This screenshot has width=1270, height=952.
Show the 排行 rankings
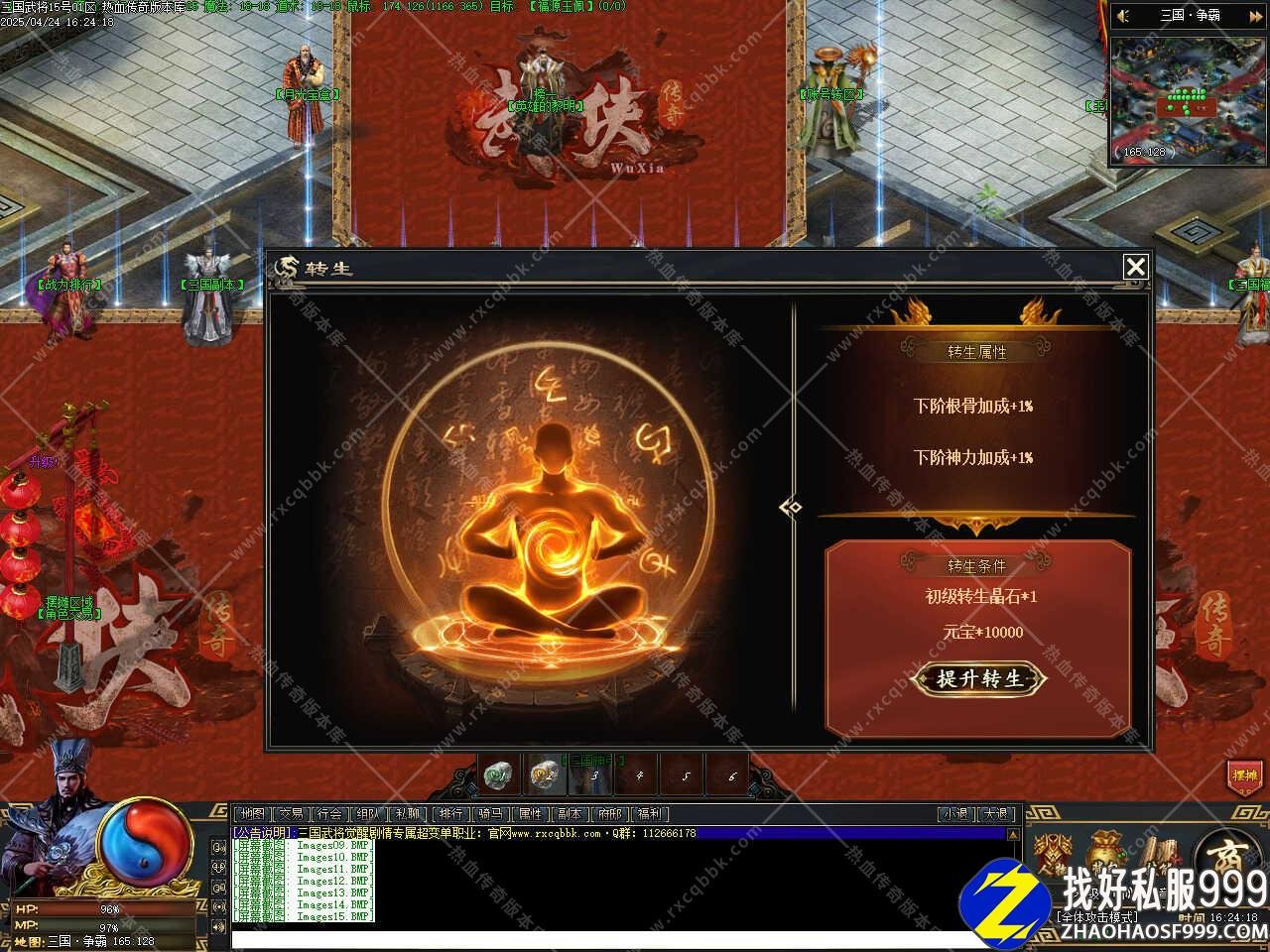coord(451,813)
